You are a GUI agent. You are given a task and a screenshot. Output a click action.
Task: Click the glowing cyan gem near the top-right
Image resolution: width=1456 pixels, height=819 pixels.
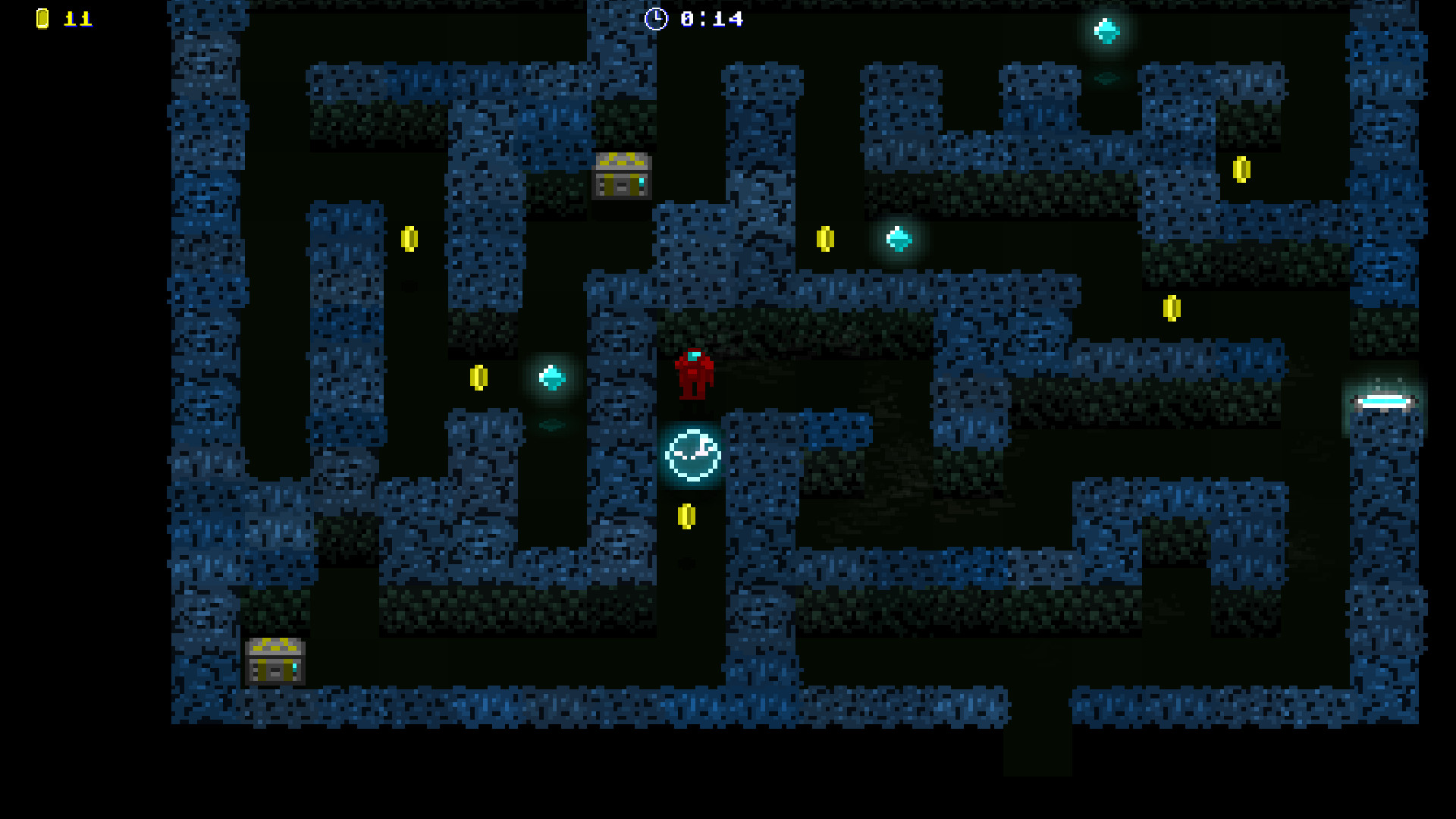click(1105, 32)
